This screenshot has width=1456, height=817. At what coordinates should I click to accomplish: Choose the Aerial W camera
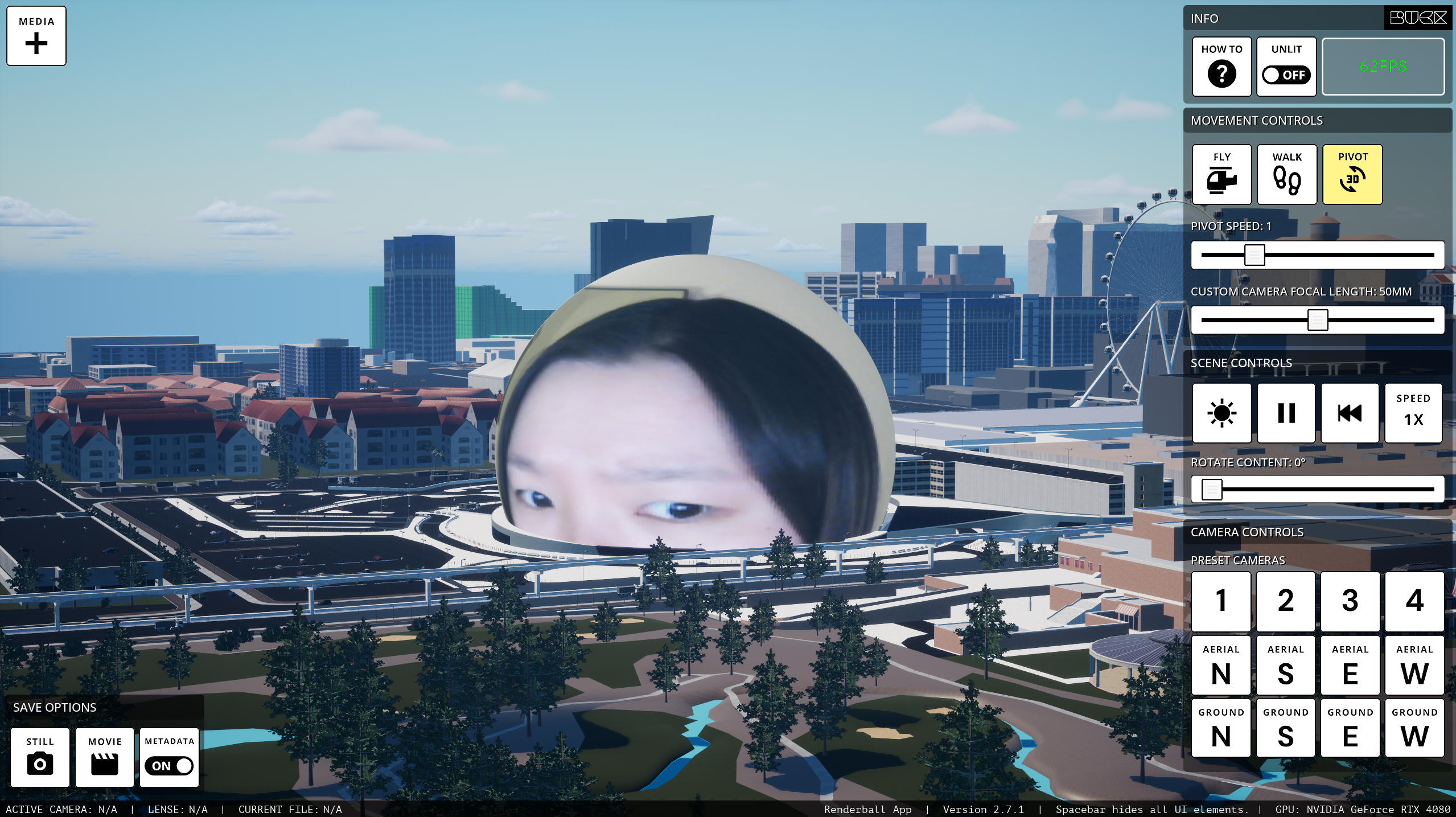[1414, 665]
